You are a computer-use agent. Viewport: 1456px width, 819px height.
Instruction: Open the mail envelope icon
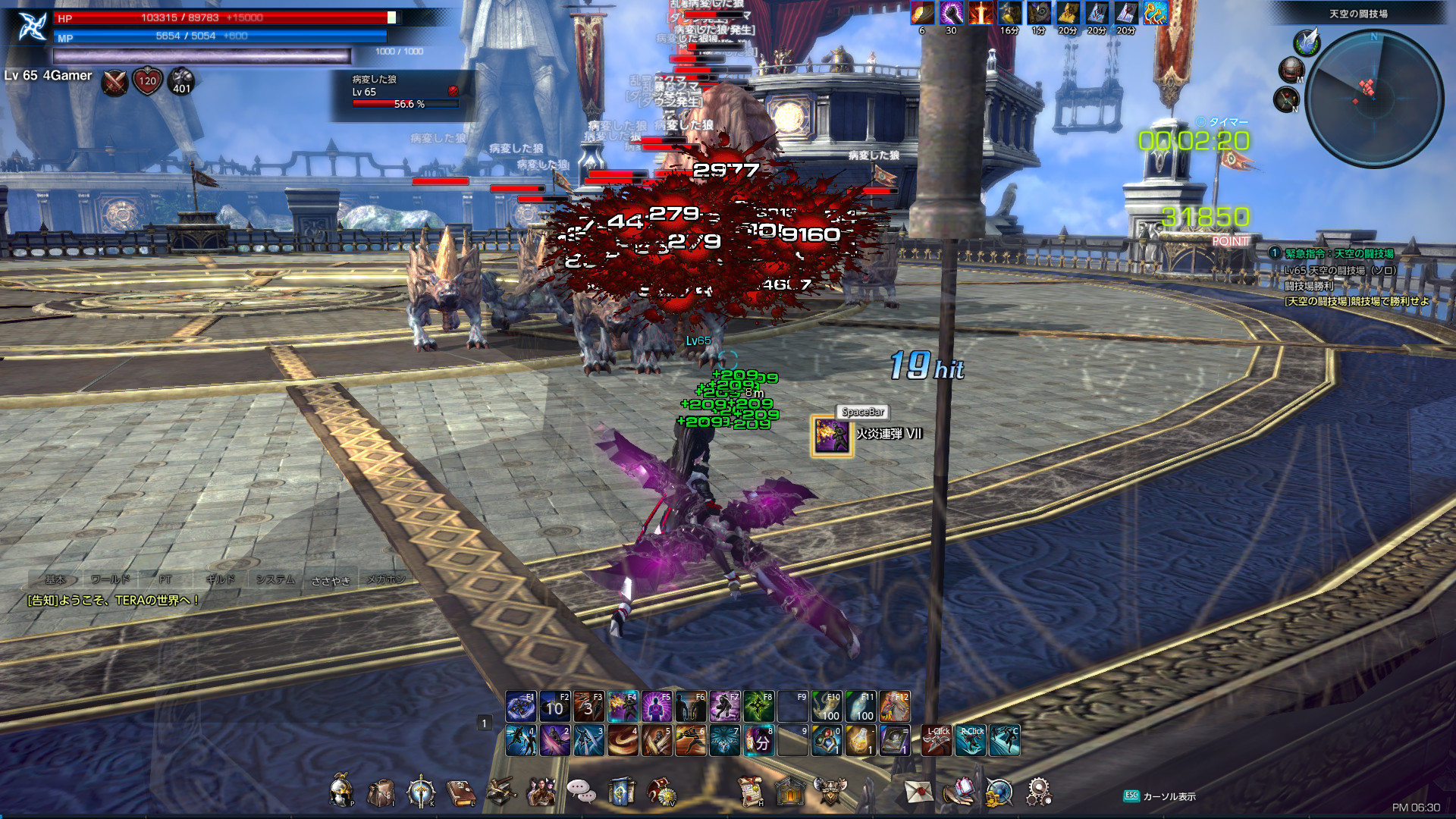tap(918, 792)
